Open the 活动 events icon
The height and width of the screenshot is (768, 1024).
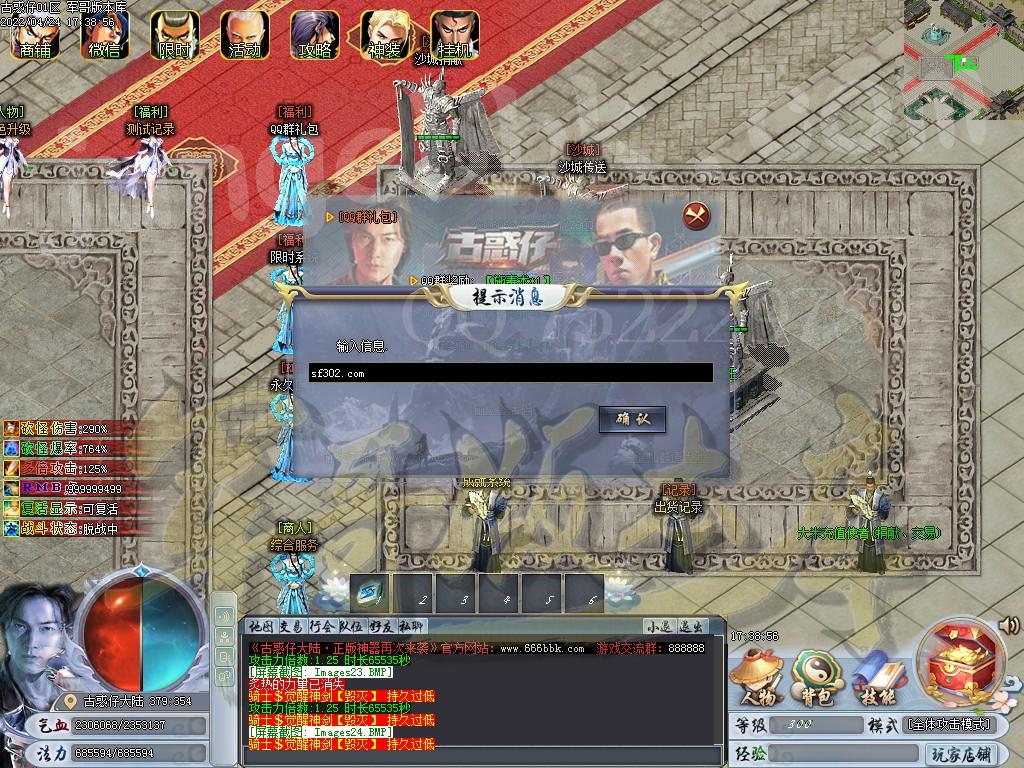pyautogui.click(x=244, y=36)
